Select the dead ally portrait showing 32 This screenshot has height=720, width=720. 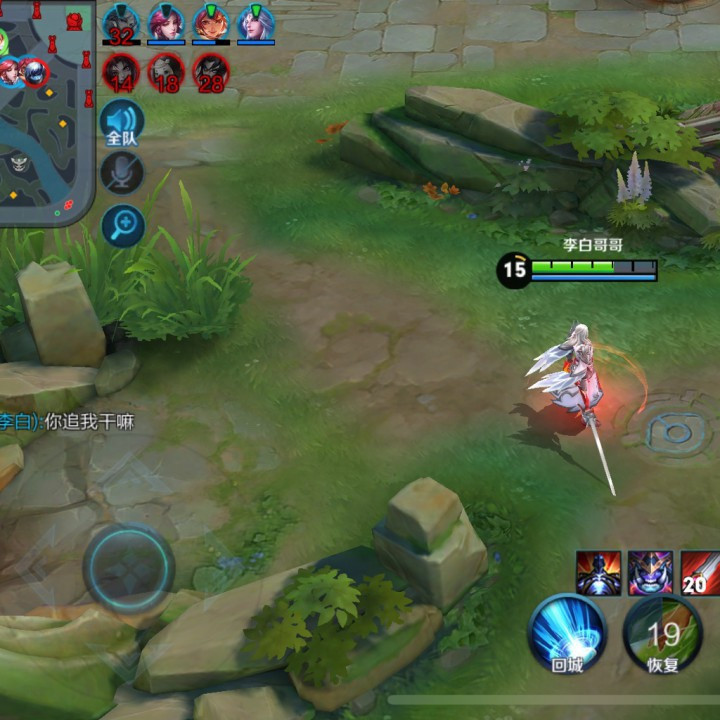click(121, 22)
